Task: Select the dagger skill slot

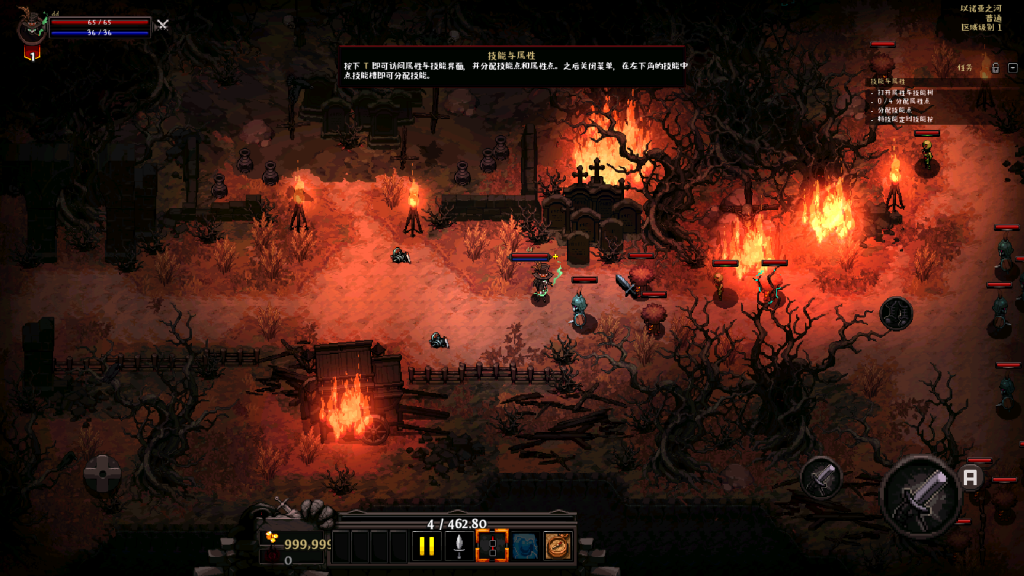Action: (459, 546)
